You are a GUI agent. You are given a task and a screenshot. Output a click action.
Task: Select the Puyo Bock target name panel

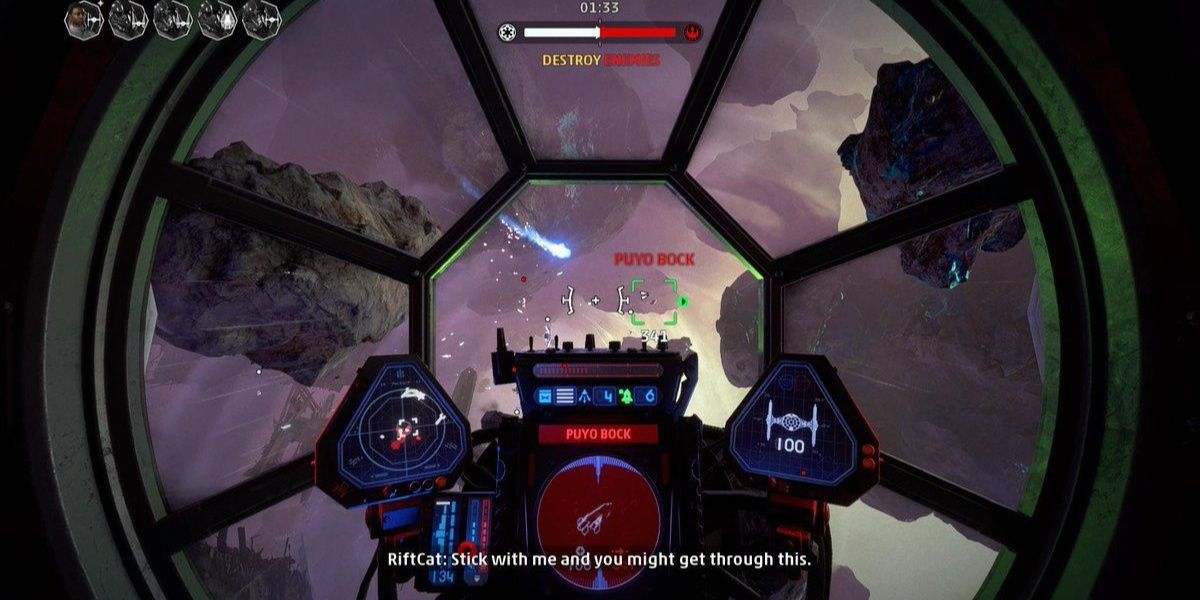coord(598,433)
